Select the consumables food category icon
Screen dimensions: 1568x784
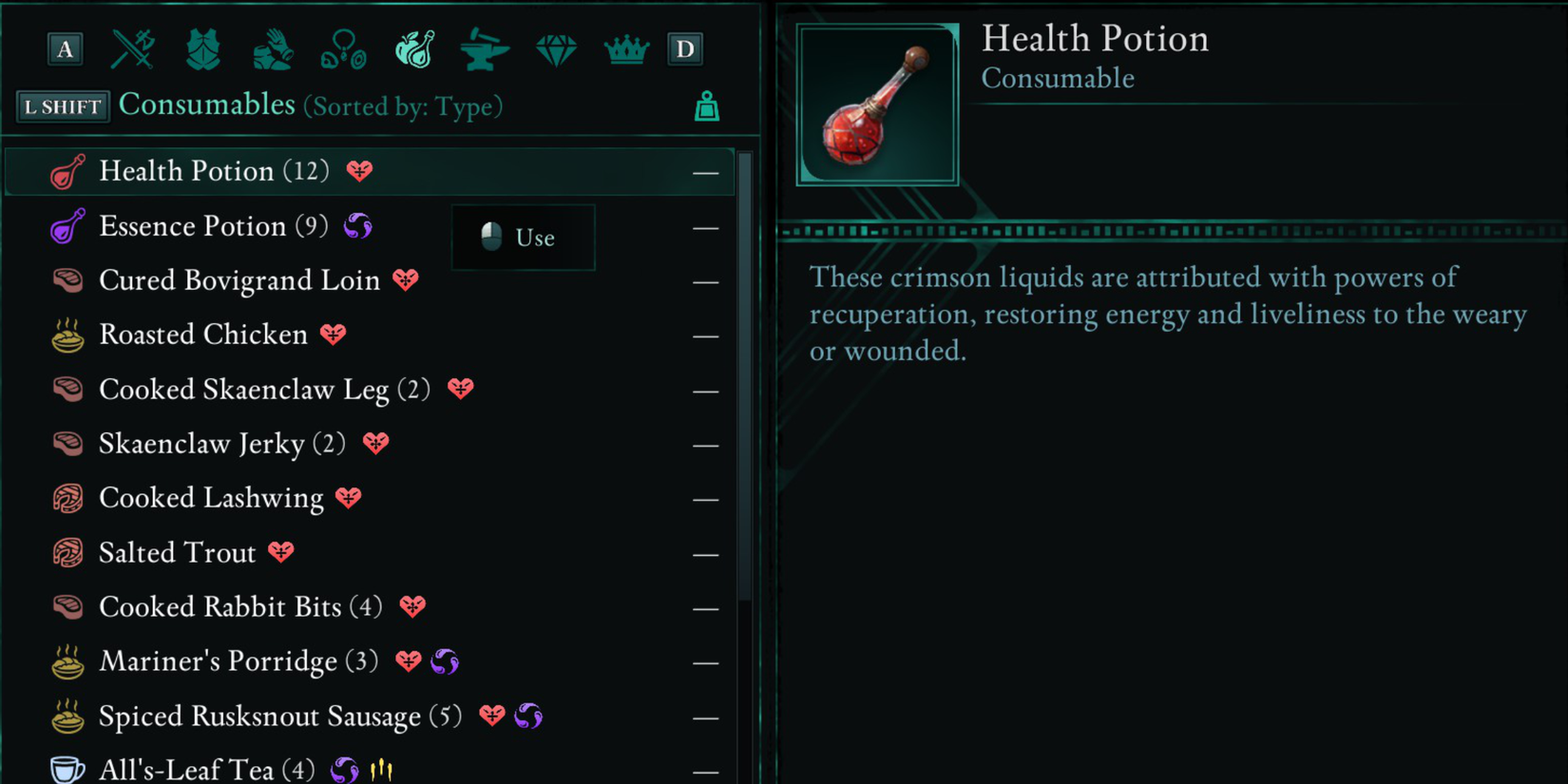click(x=413, y=49)
